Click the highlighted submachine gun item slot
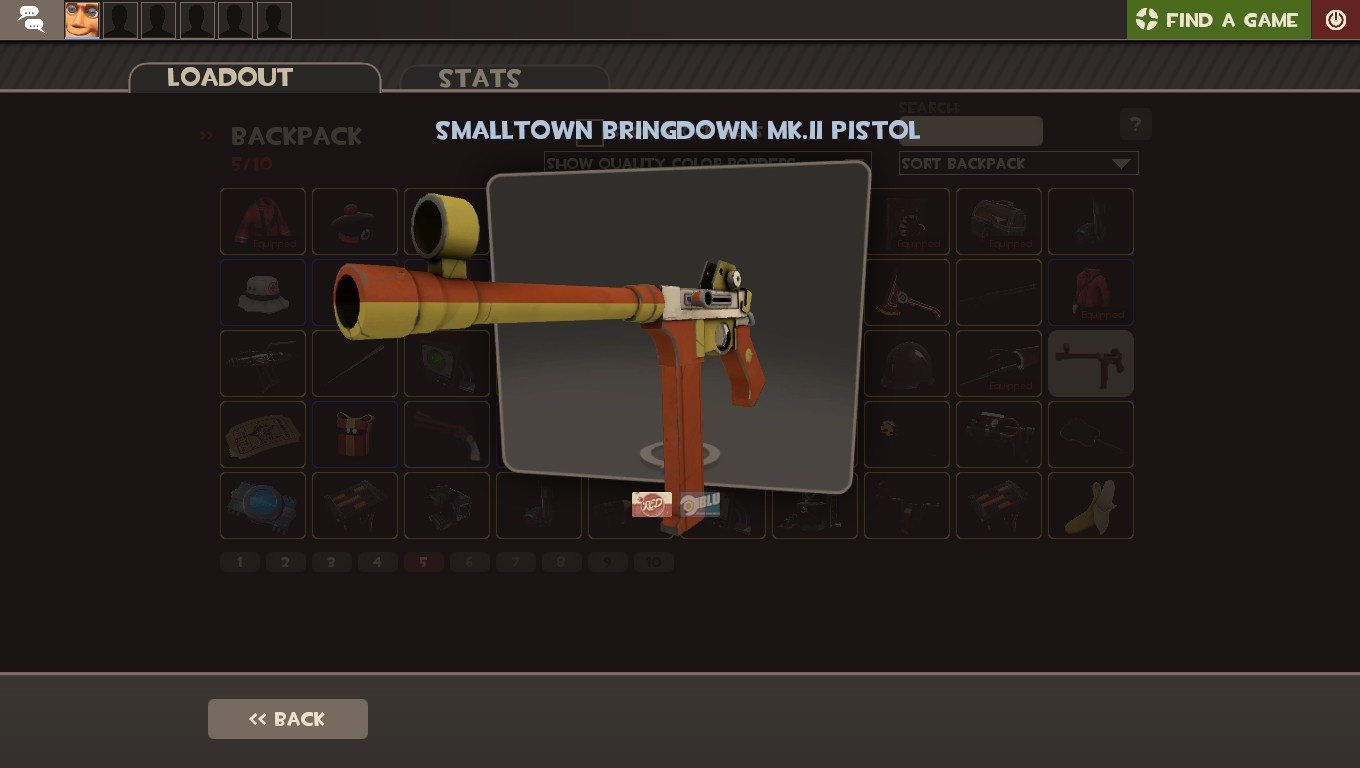Viewport: 1360px width, 768px height. 1091,363
